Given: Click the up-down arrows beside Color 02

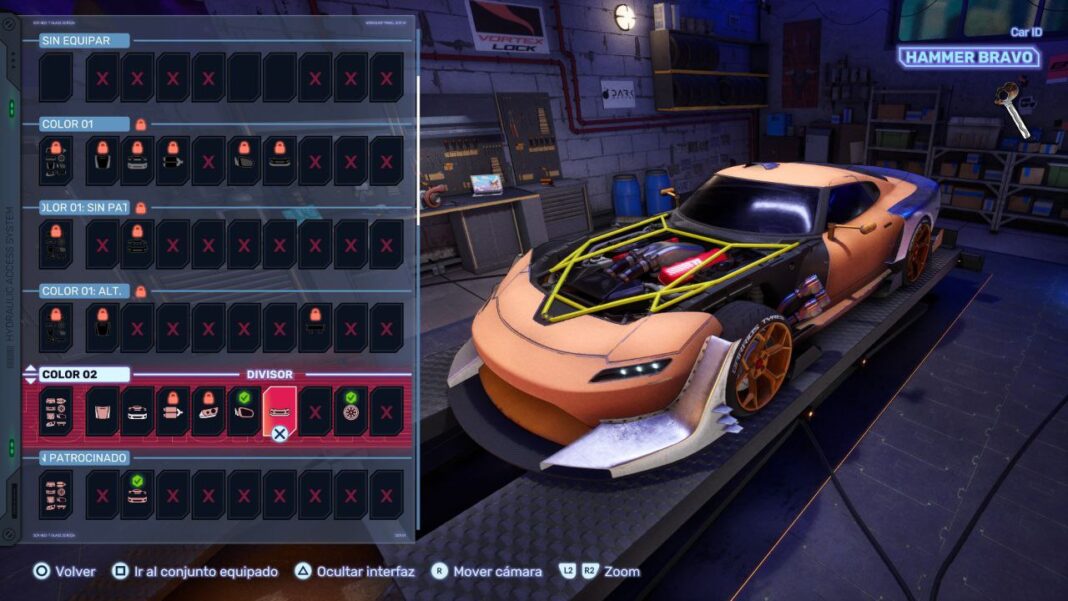Looking at the screenshot, I should point(30,374).
